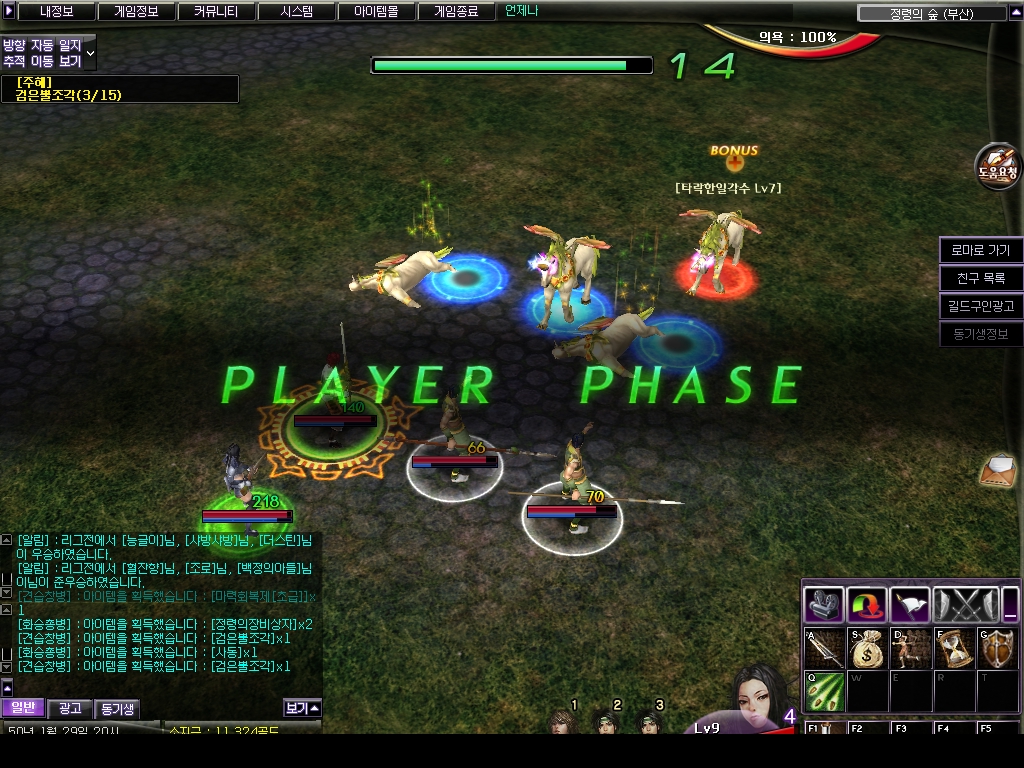Select the shield defend command
Viewport: 1024px width, 768px height.
pyautogui.click(x=996, y=649)
